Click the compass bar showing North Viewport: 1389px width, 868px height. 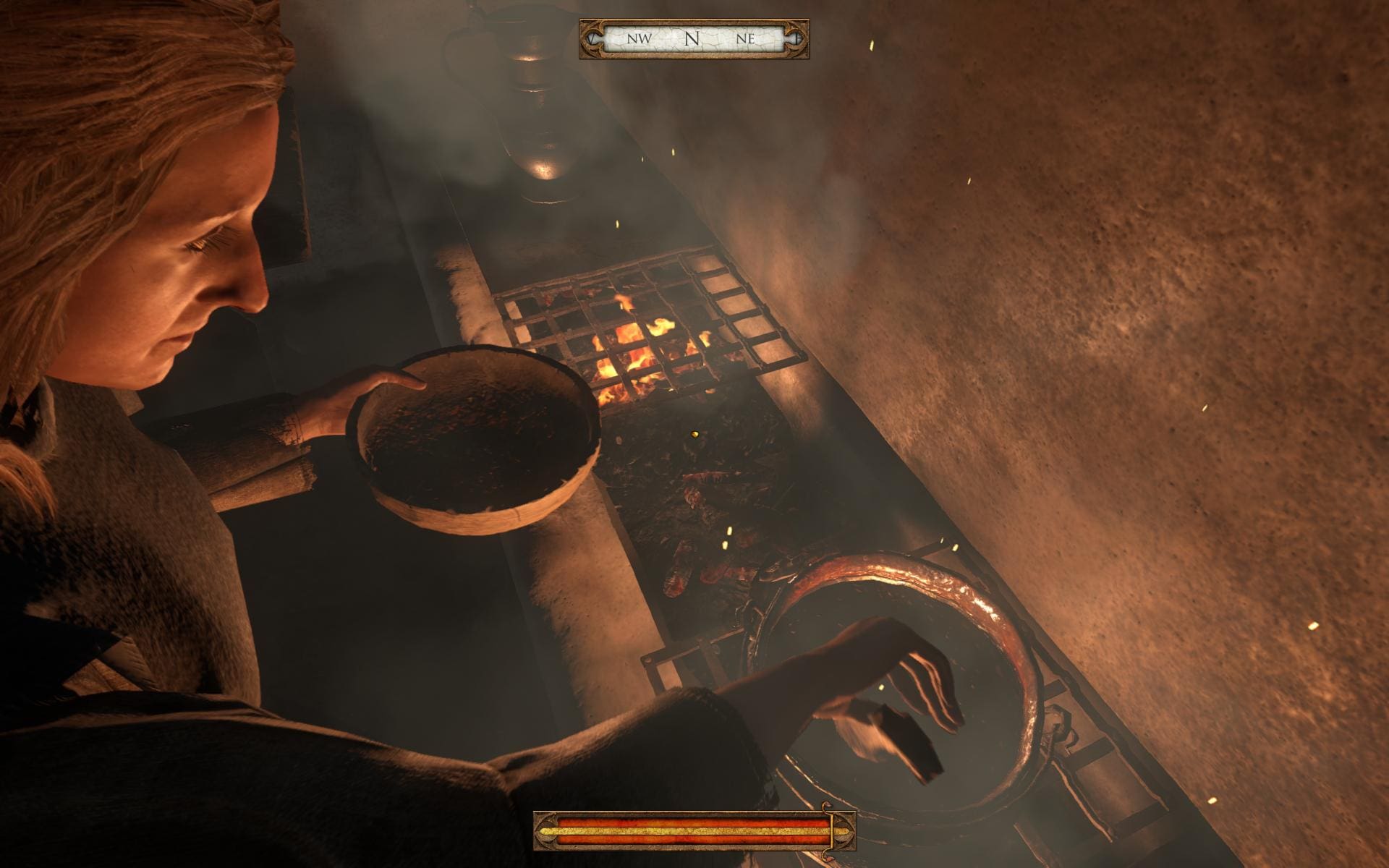[693, 39]
